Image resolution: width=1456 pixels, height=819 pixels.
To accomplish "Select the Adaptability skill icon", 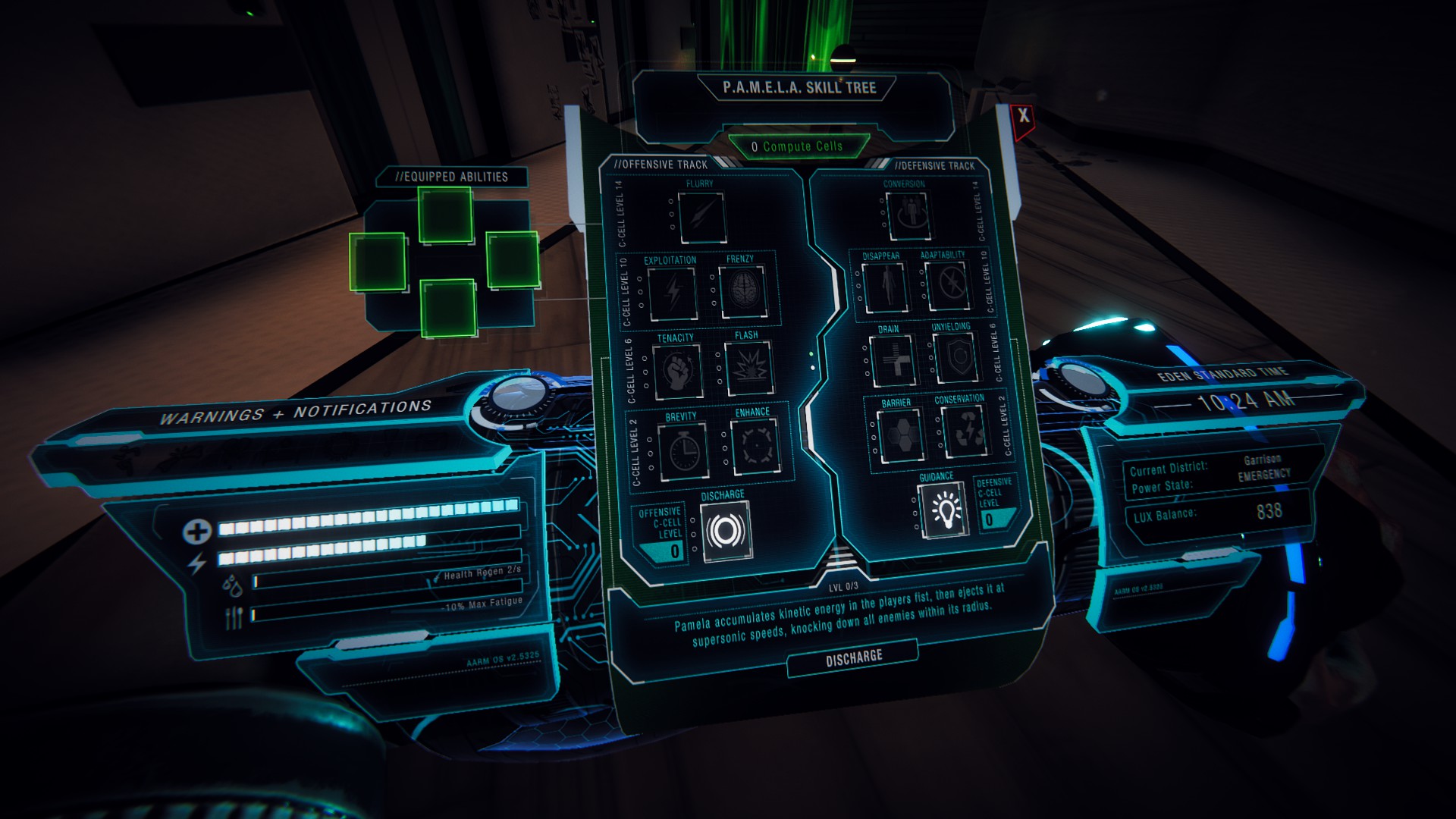I will tap(947, 286).
